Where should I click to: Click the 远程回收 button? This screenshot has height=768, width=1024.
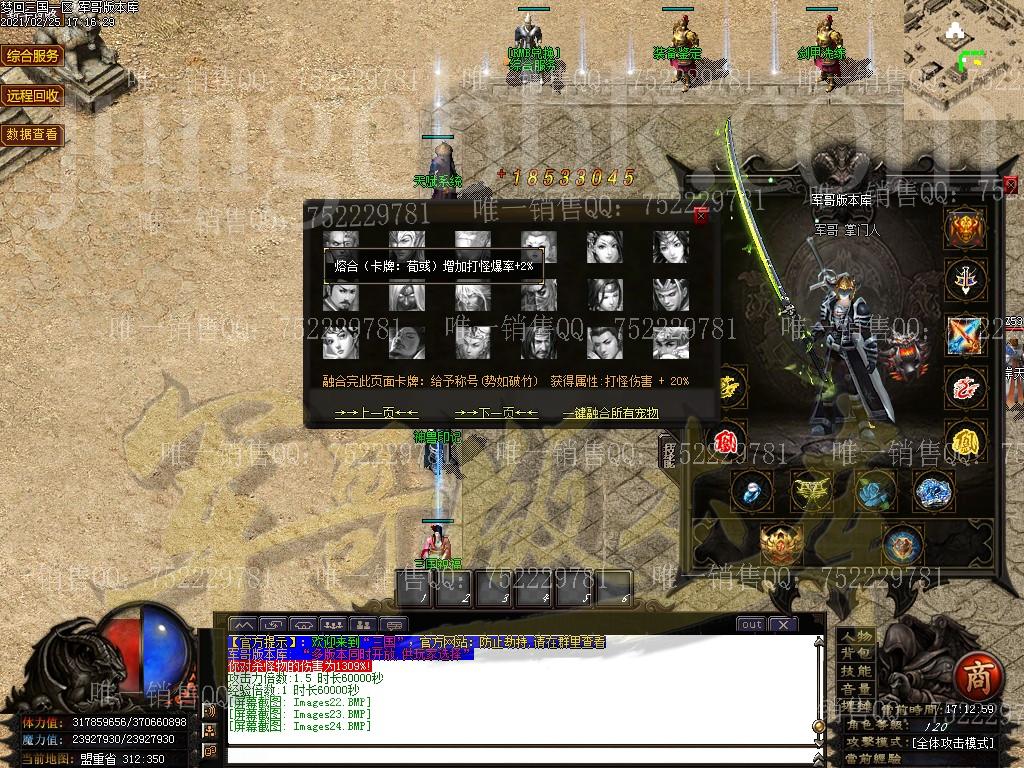[x=33, y=96]
